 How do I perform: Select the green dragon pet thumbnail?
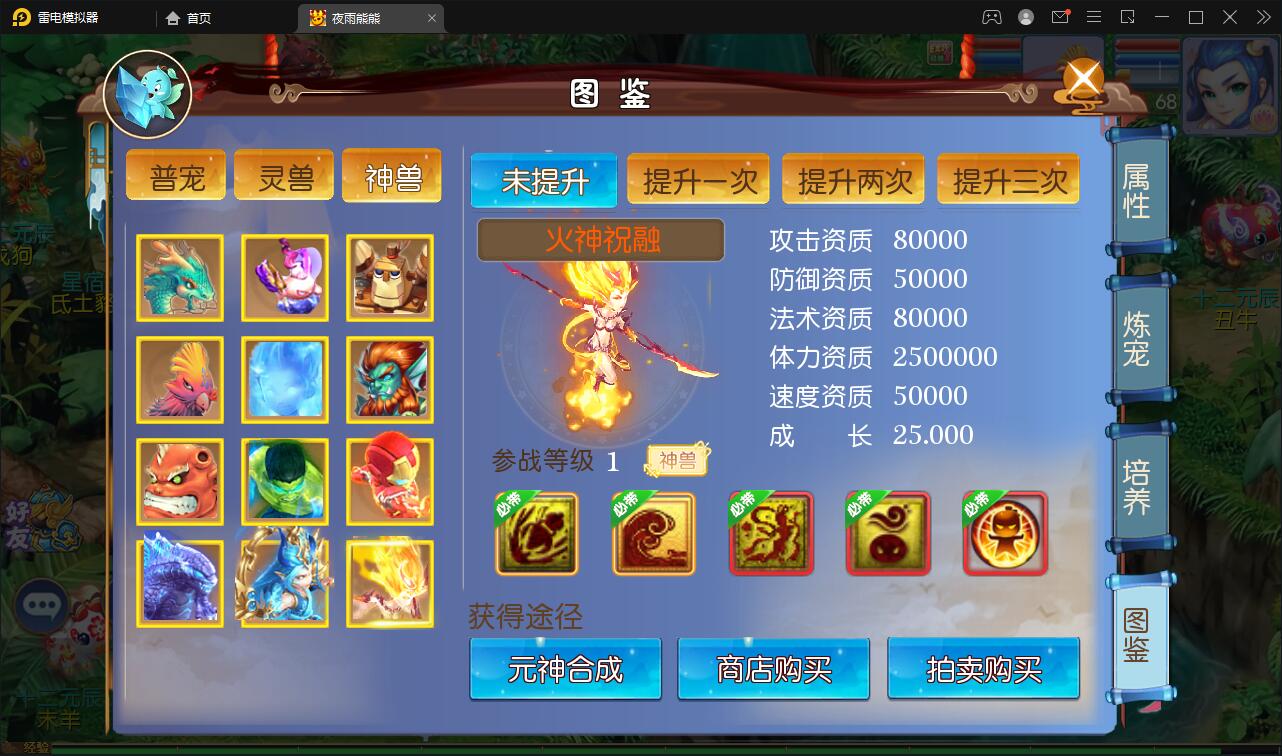click(x=180, y=278)
